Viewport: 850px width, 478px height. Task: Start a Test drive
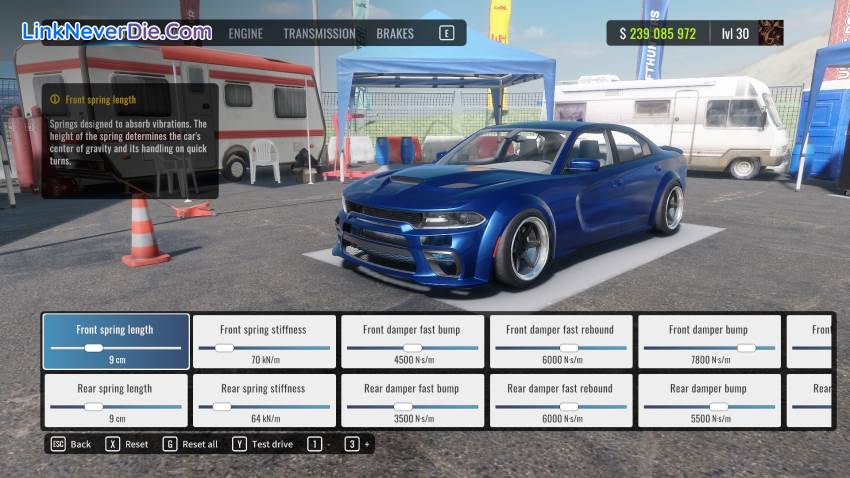click(x=263, y=444)
